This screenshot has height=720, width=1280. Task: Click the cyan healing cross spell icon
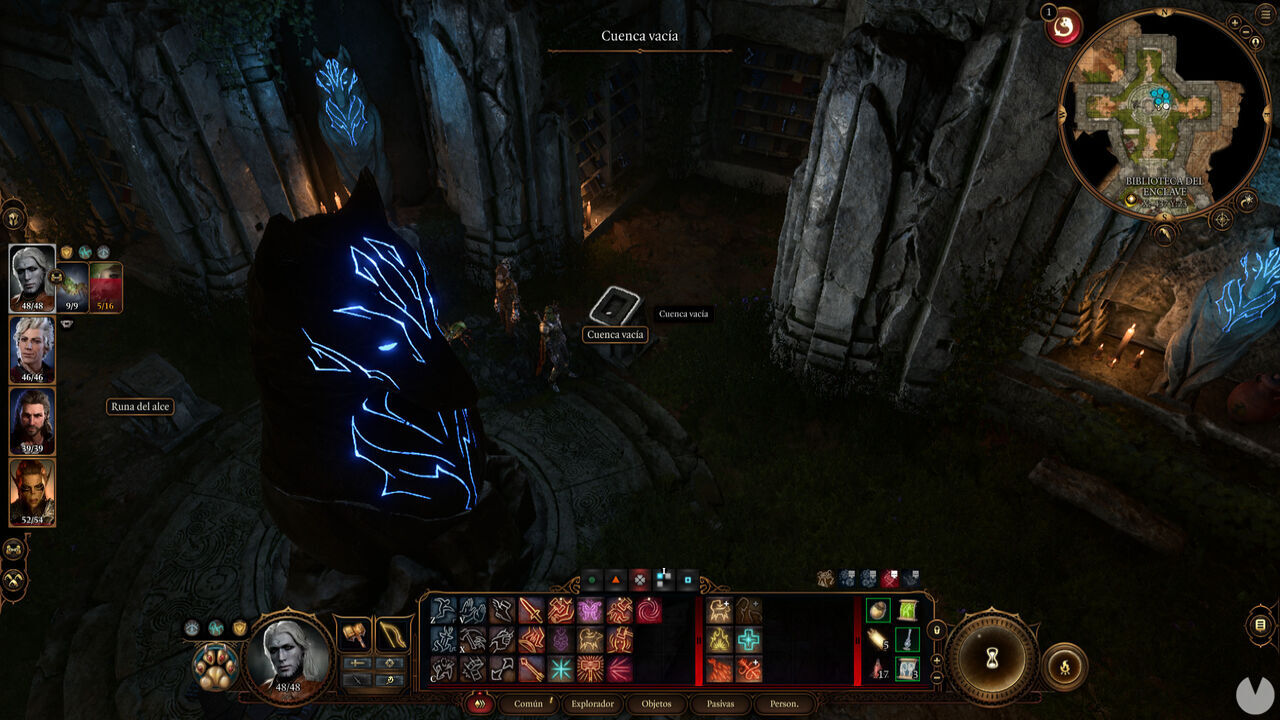pyautogui.click(x=748, y=639)
